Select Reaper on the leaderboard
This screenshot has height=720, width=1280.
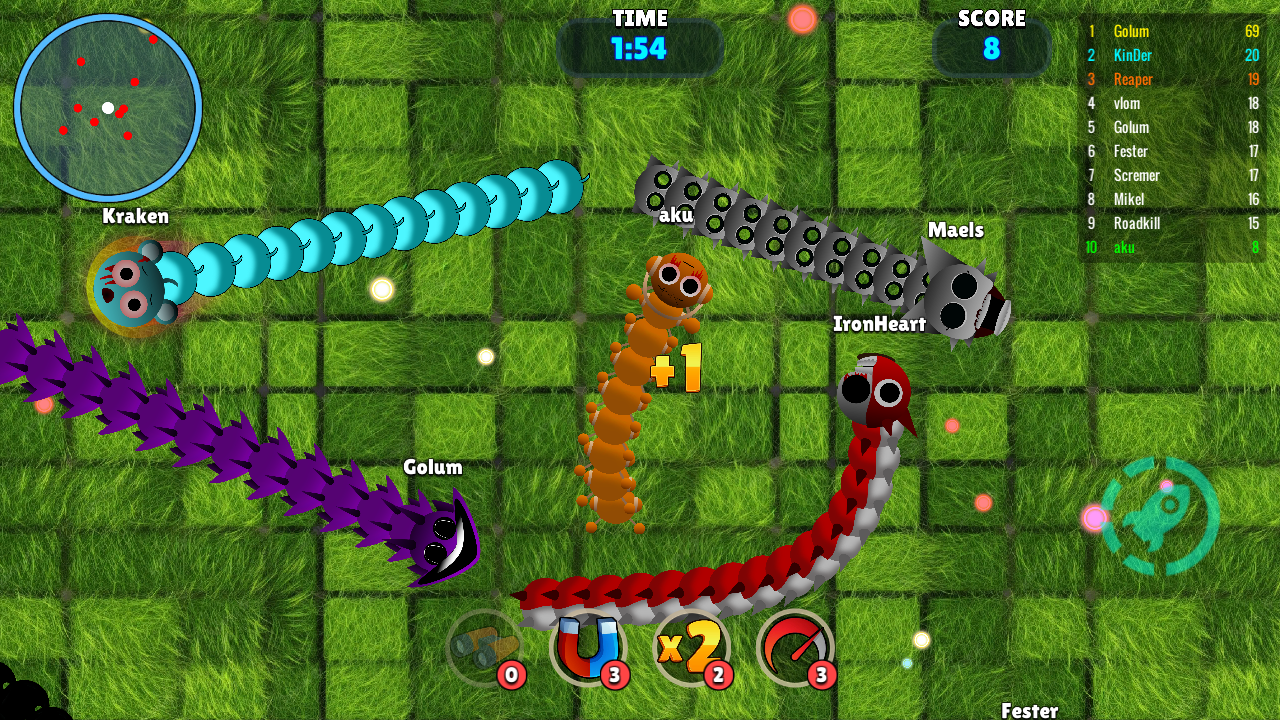pos(1135,79)
